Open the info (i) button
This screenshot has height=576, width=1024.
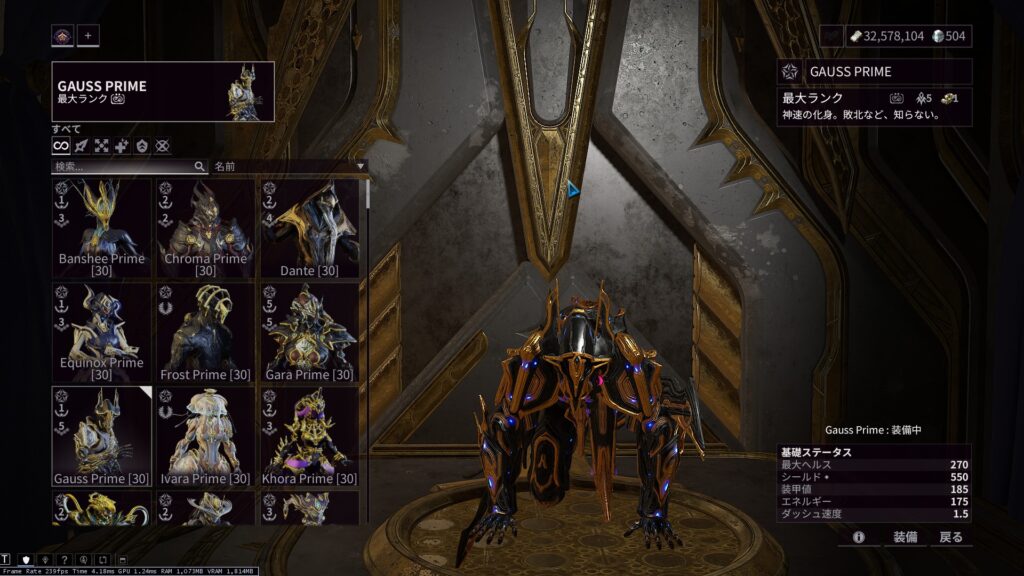tap(858, 537)
